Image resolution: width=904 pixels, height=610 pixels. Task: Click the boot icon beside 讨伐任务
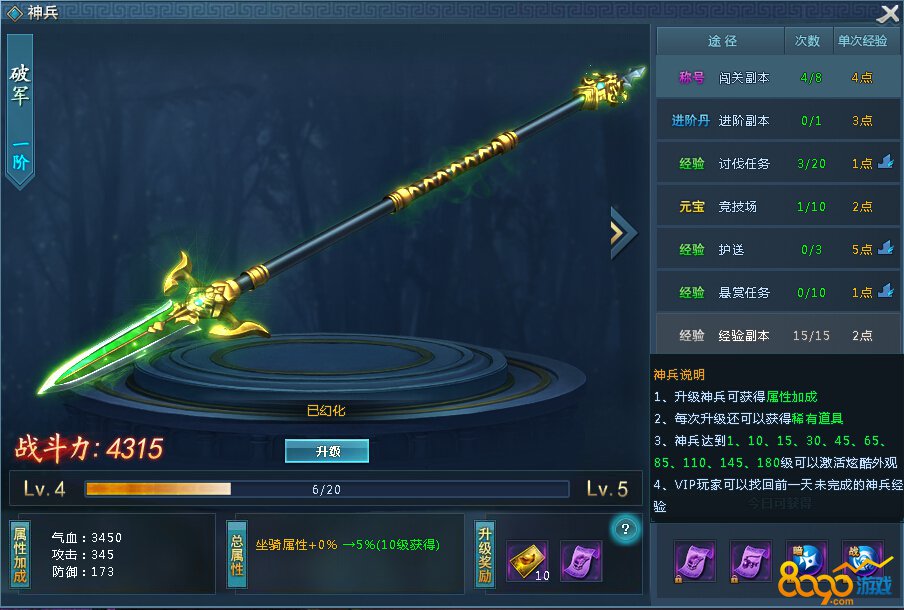click(x=885, y=162)
